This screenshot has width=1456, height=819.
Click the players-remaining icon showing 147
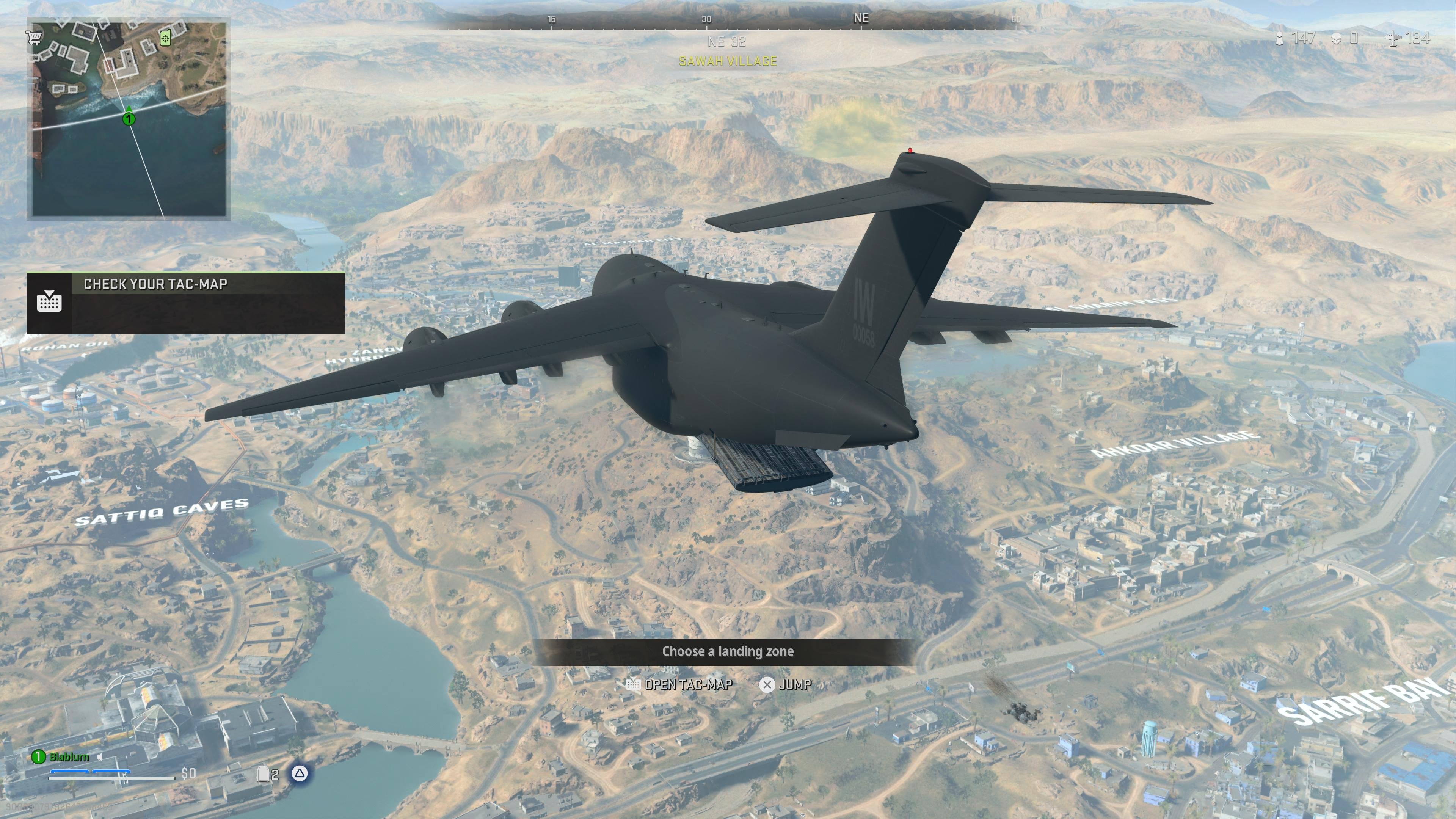tap(1279, 38)
